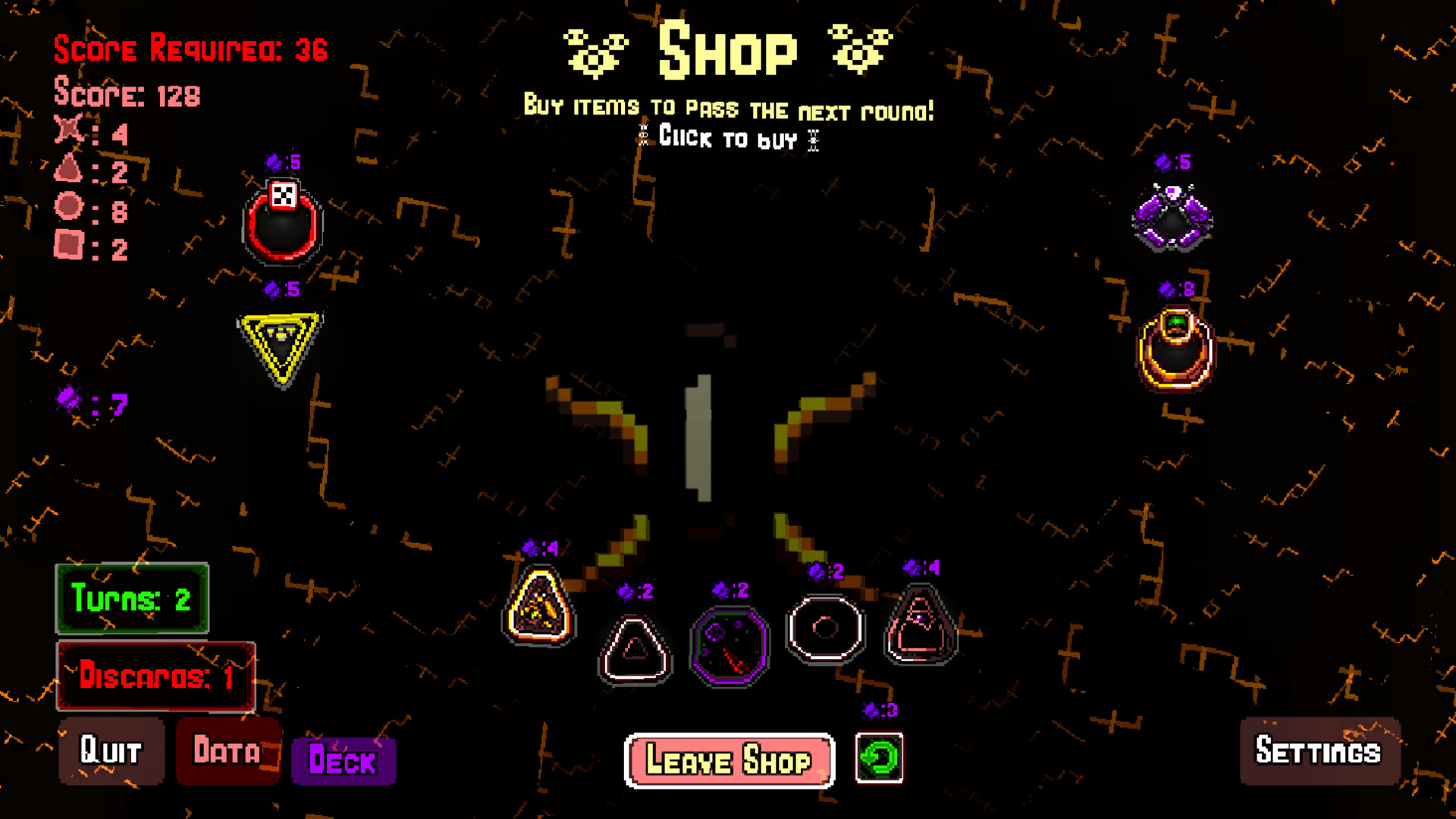
Task: Open the Data menu
Action: (227, 752)
